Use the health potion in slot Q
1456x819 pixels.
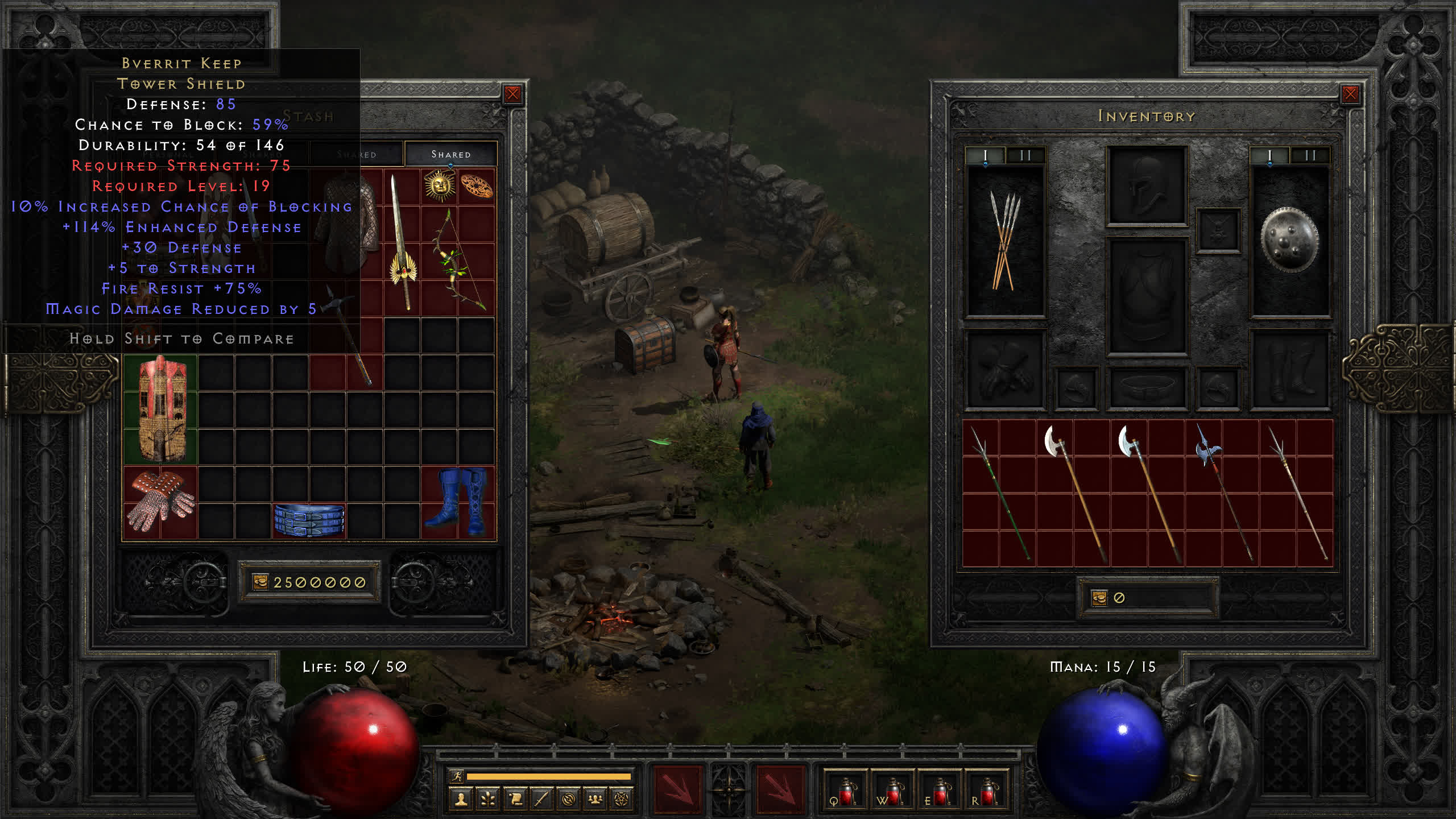pyautogui.click(x=845, y=792)
